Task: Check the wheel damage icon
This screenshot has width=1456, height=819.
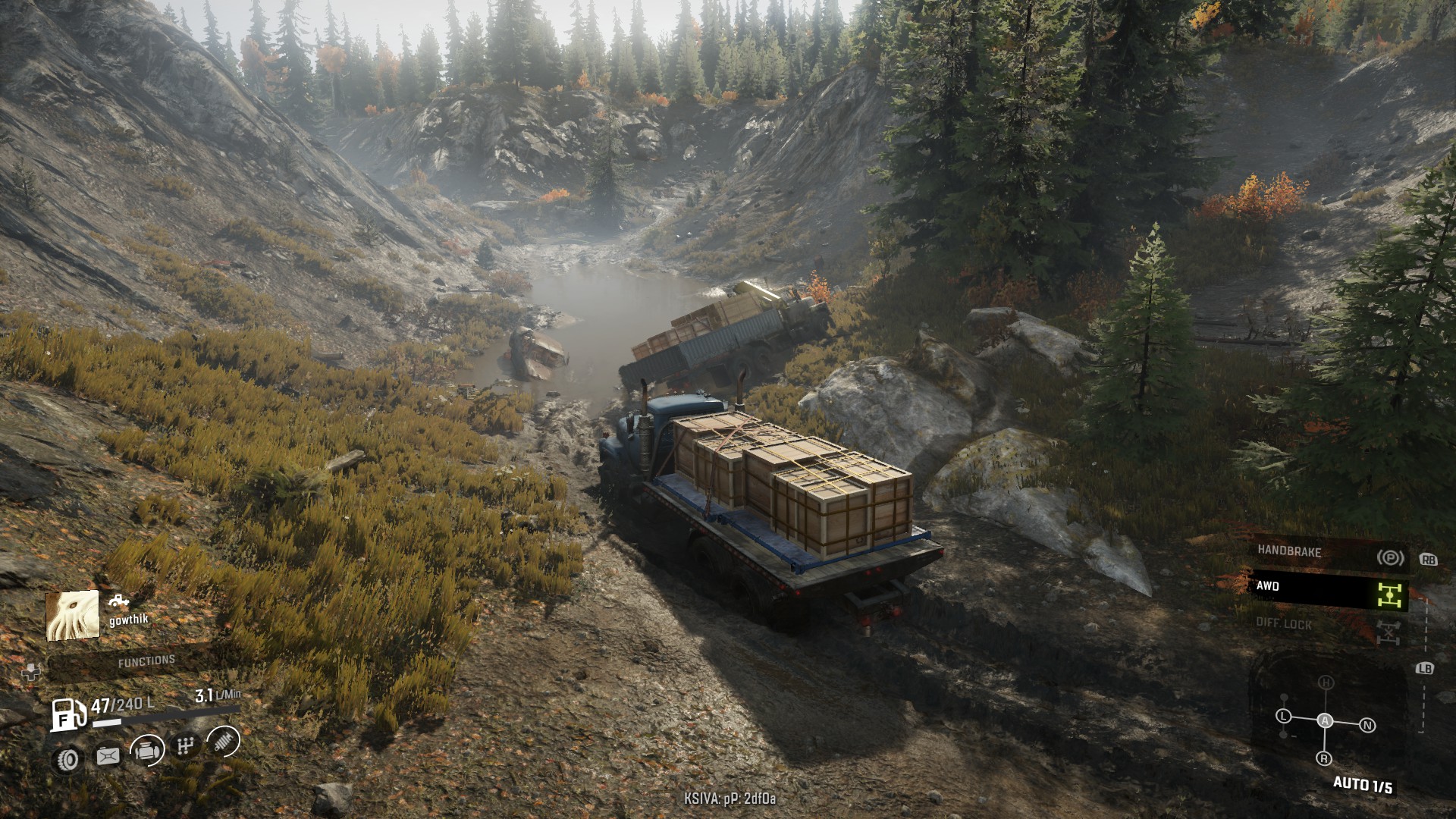Action: [67, 759]
